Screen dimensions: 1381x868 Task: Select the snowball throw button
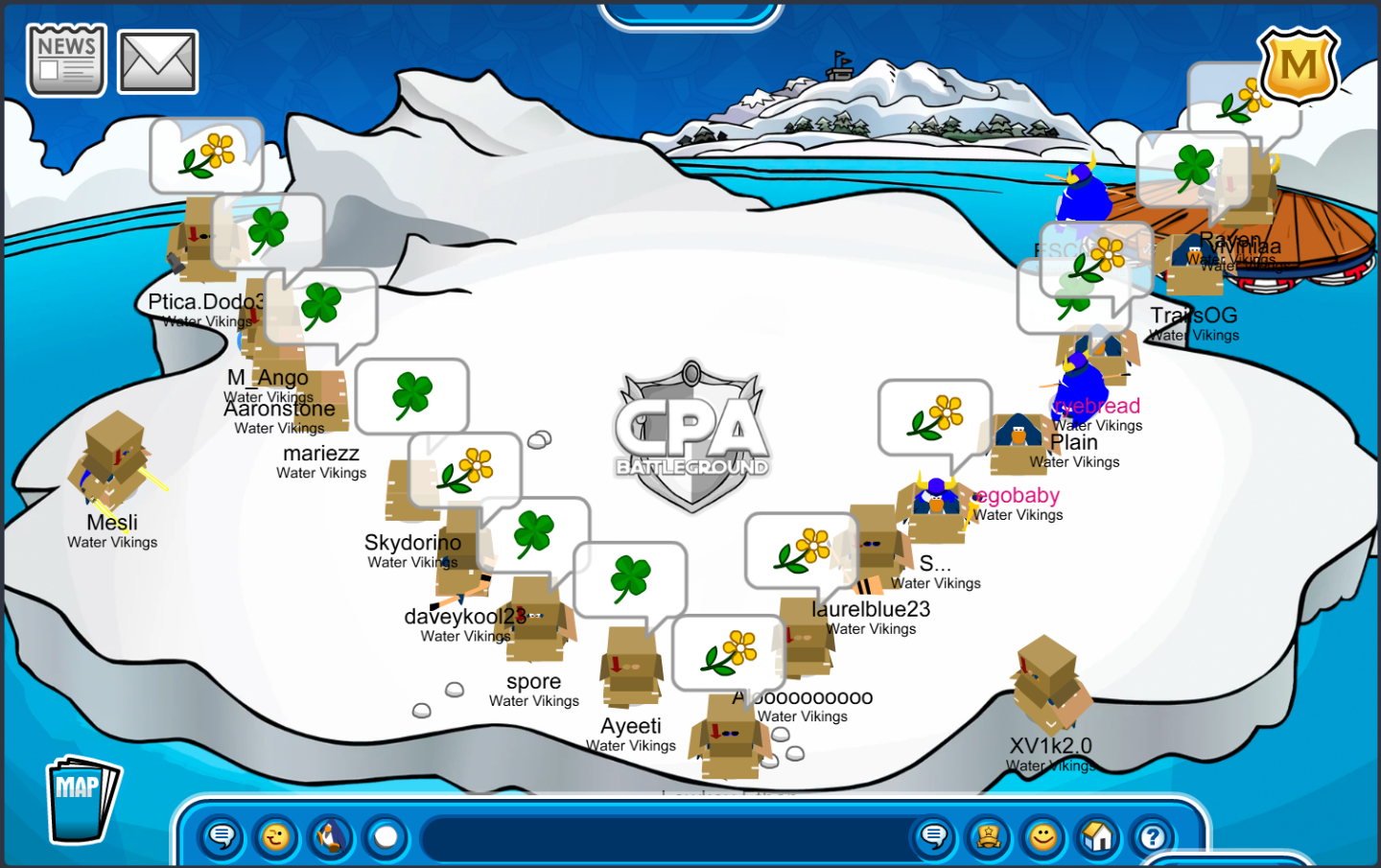pyautogui.click(x=386, y=837)
